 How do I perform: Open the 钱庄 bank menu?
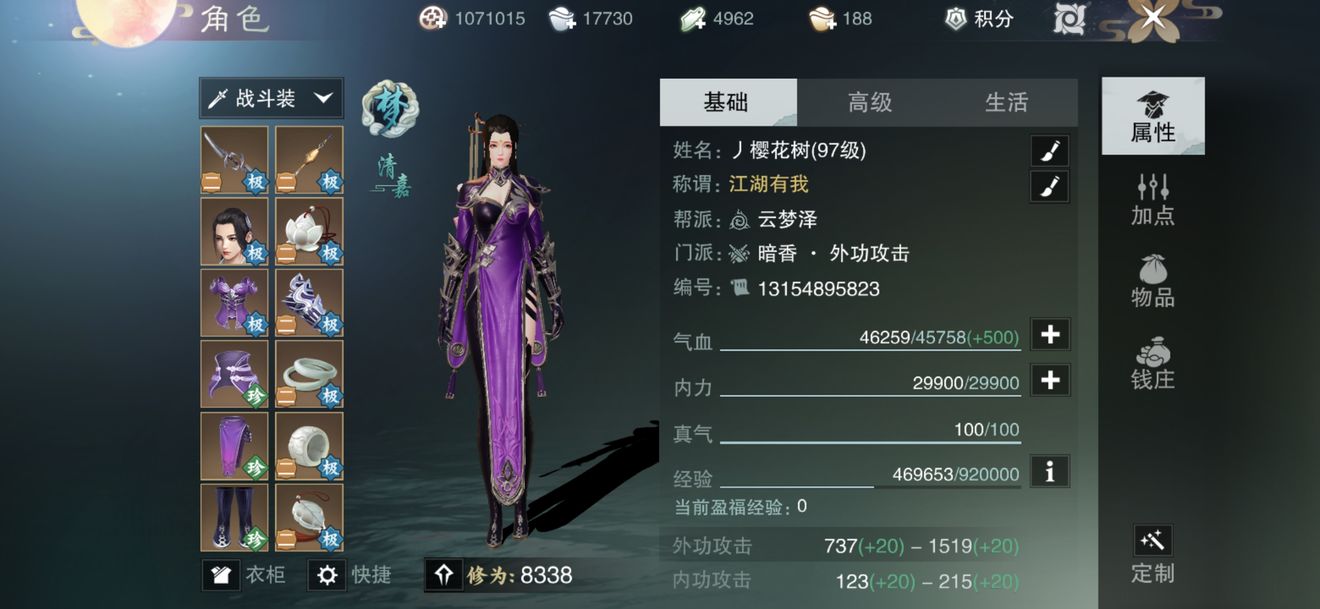(1153, 363)
